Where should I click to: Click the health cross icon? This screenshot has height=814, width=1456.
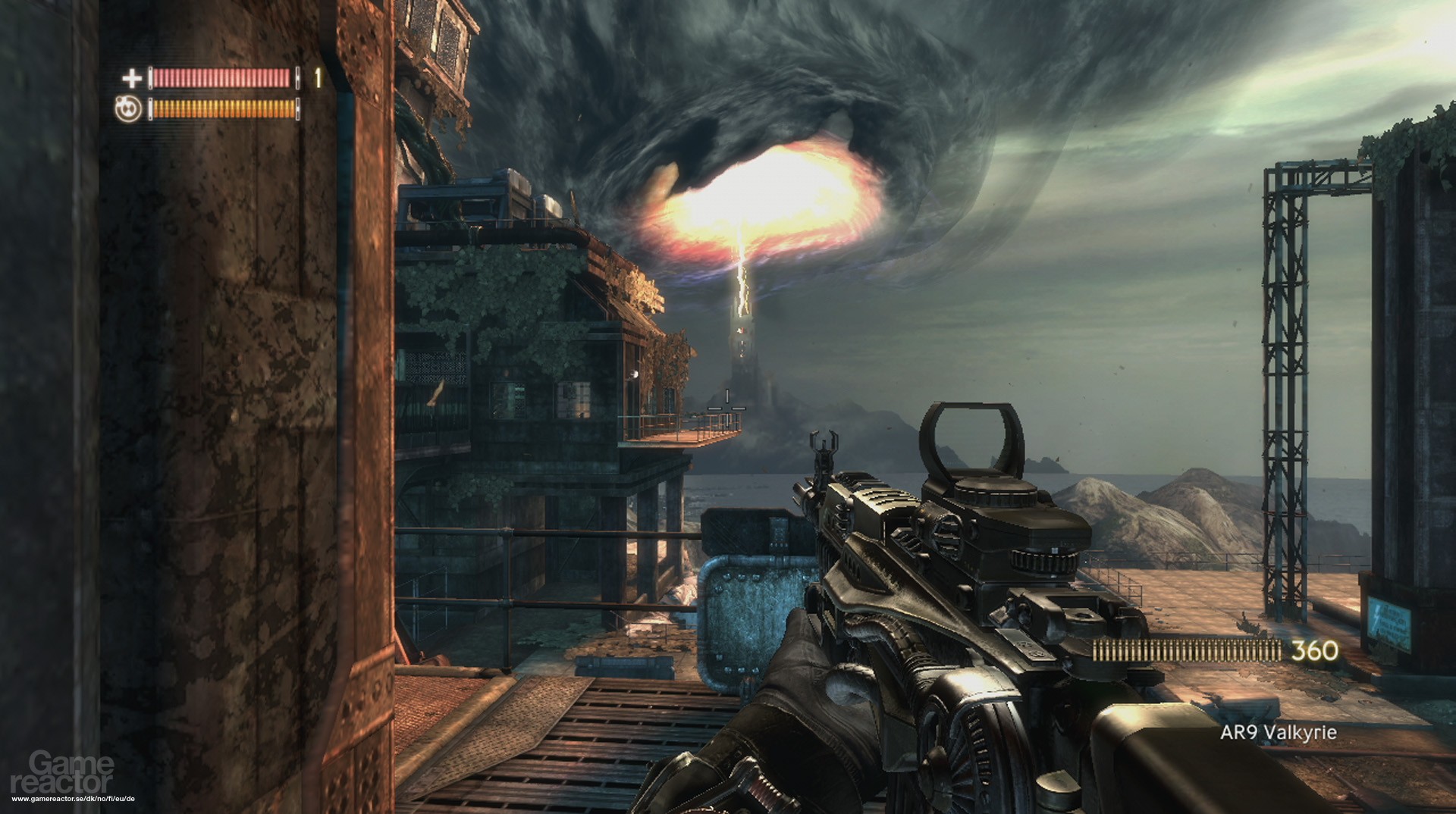(x=130, y=78)
